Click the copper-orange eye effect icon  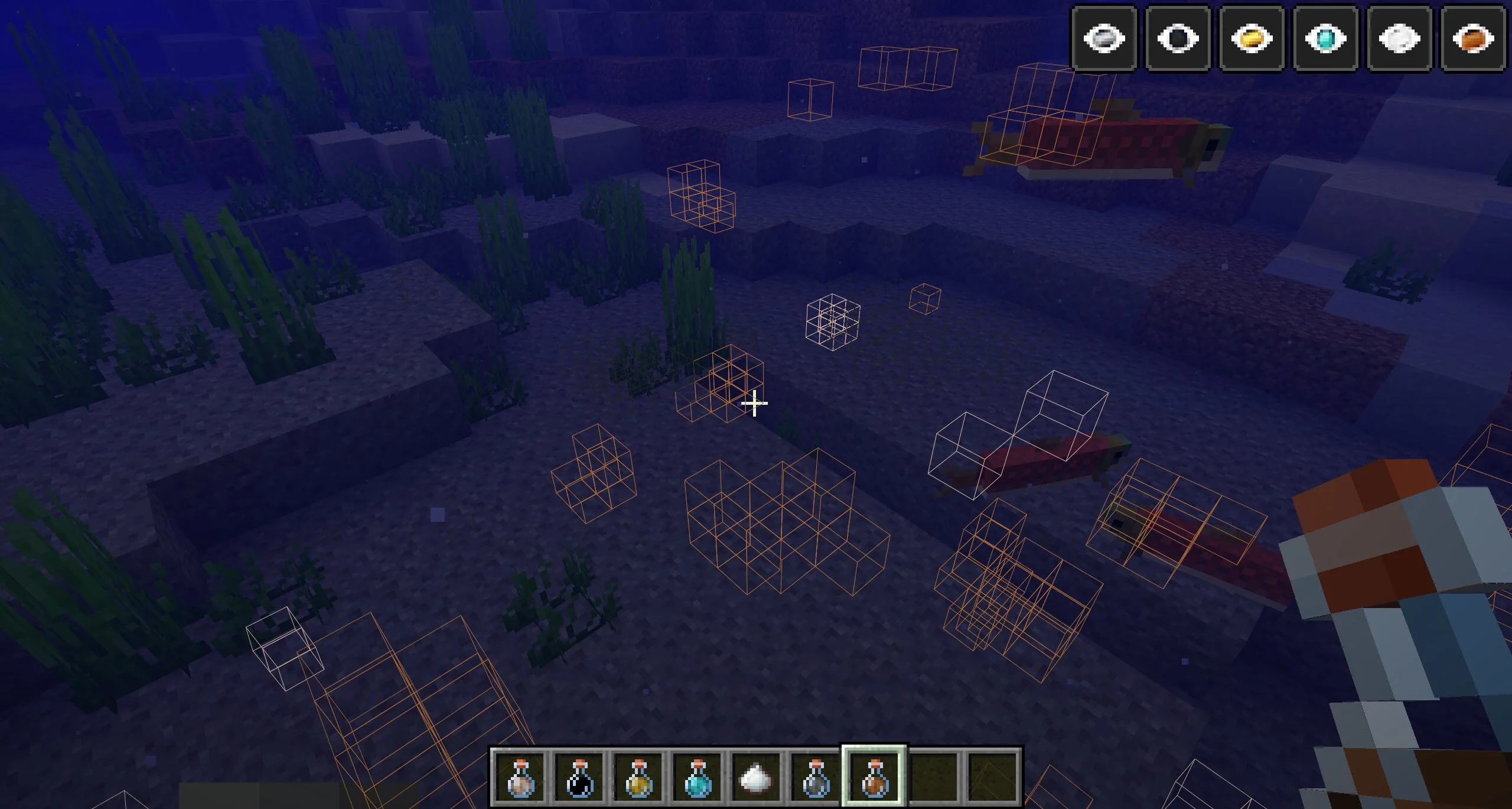(1473, 39)
